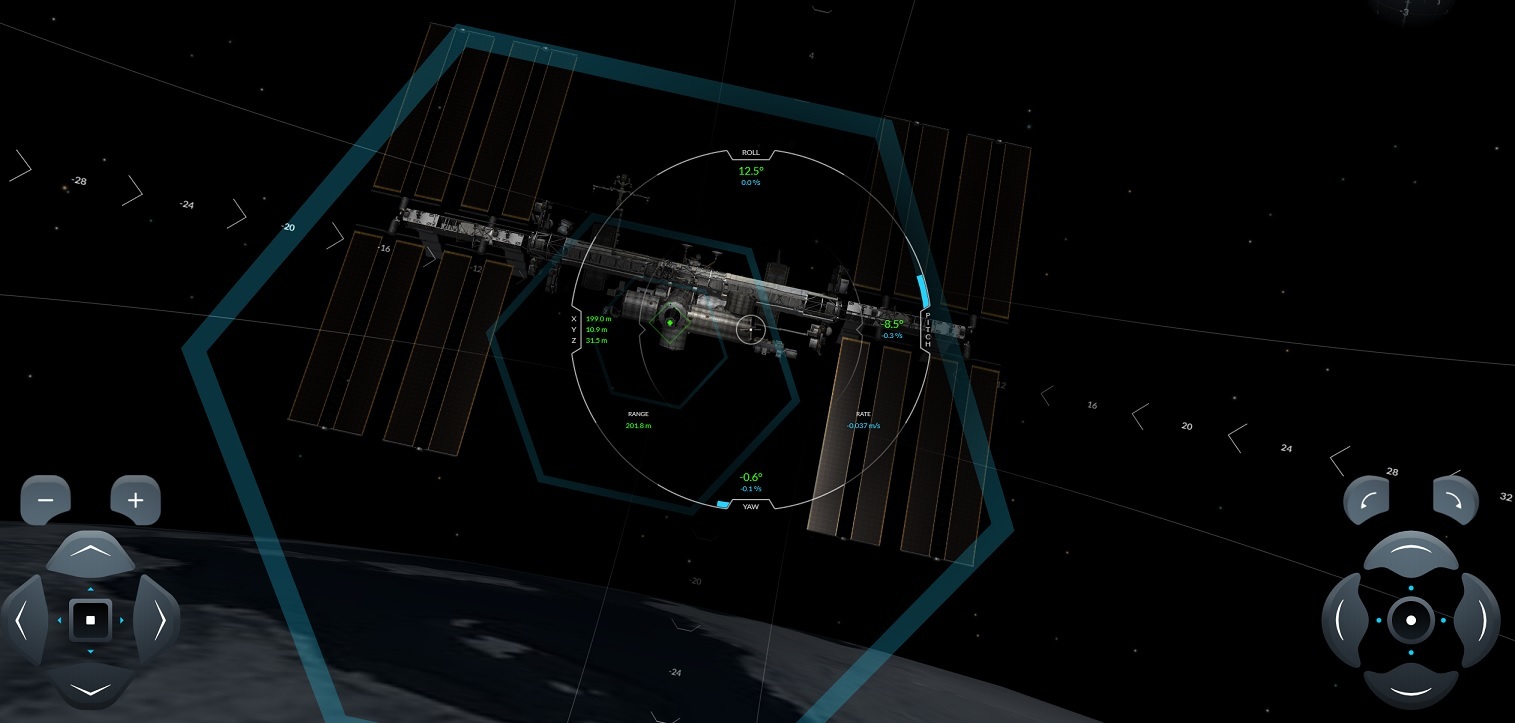The image size is (1515, 723).
Task: Click the cyan marker below the YAW readout
Action: 723,505
